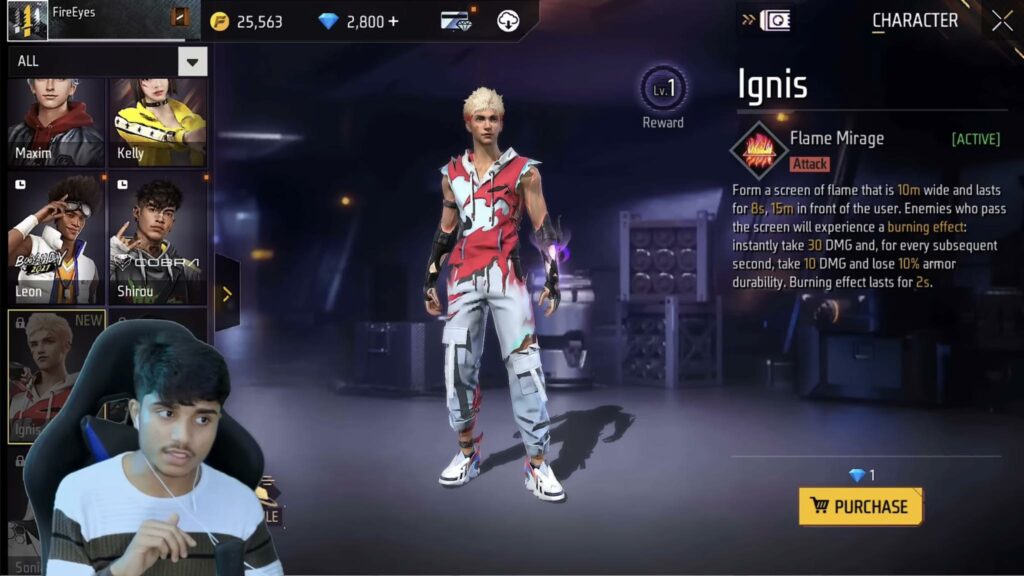Expand the panel with the side arrow
This screenshot has width=1024, height=576.
pyautogui.click(x=227, y=293)
